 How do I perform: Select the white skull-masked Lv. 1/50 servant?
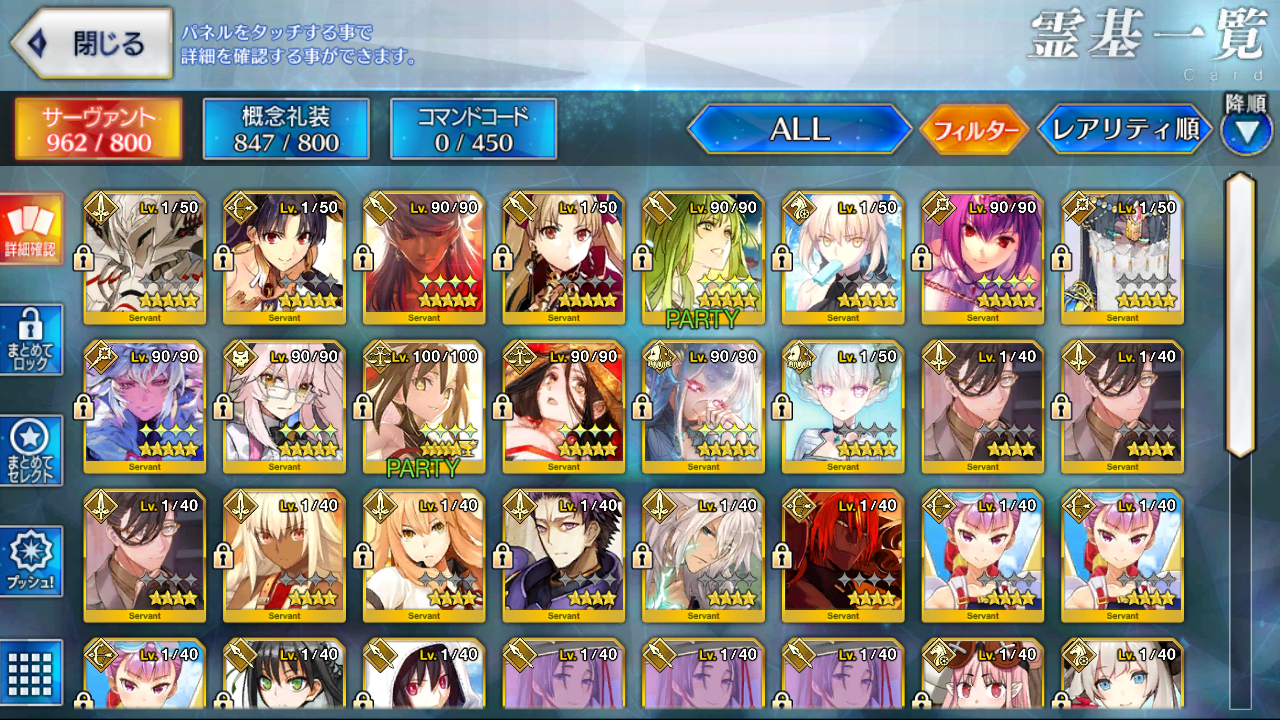coord(144,258)
